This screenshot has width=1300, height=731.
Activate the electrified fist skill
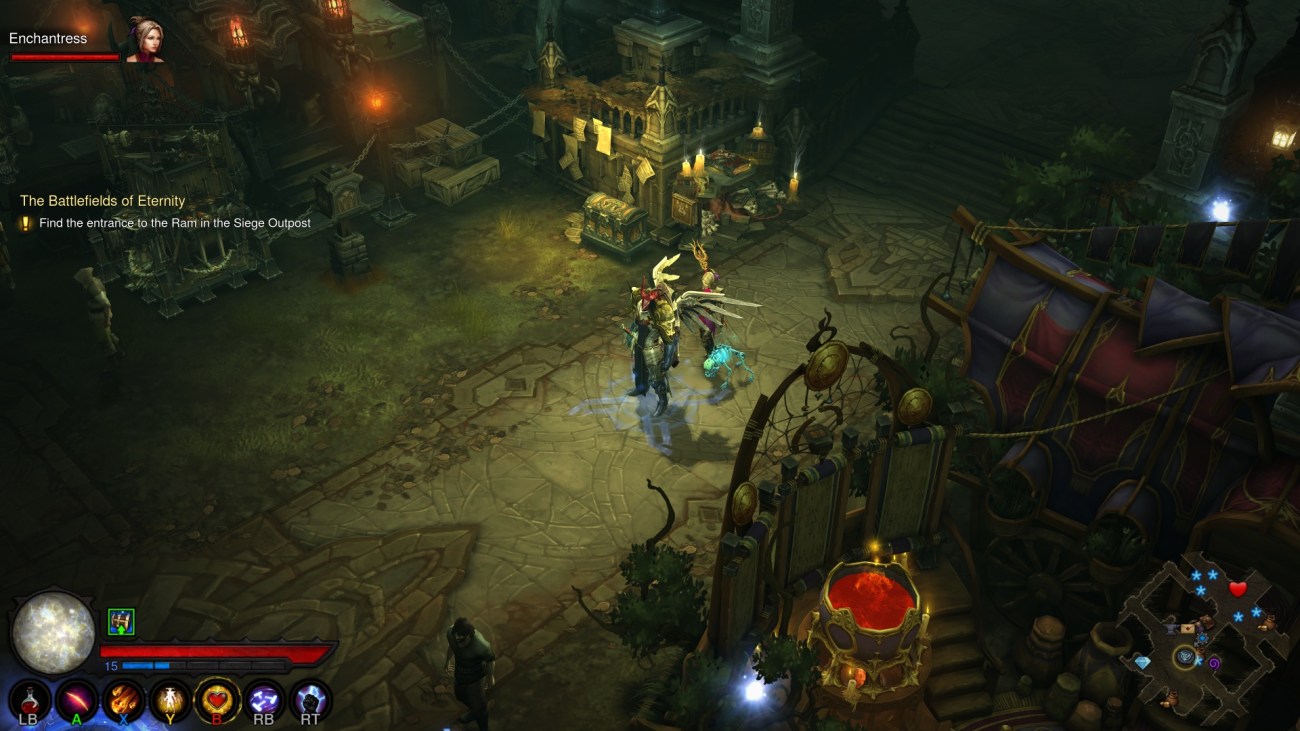pyautogui.click(x=310, y=699)
